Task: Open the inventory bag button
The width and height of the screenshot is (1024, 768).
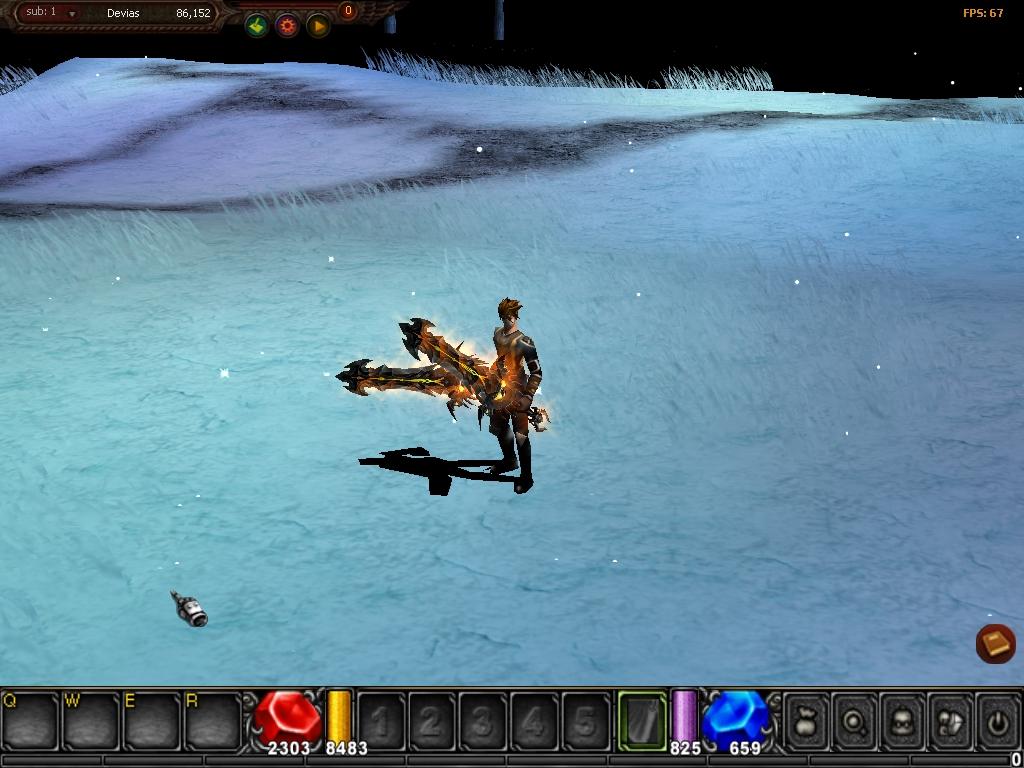Action: pos(806,720)
